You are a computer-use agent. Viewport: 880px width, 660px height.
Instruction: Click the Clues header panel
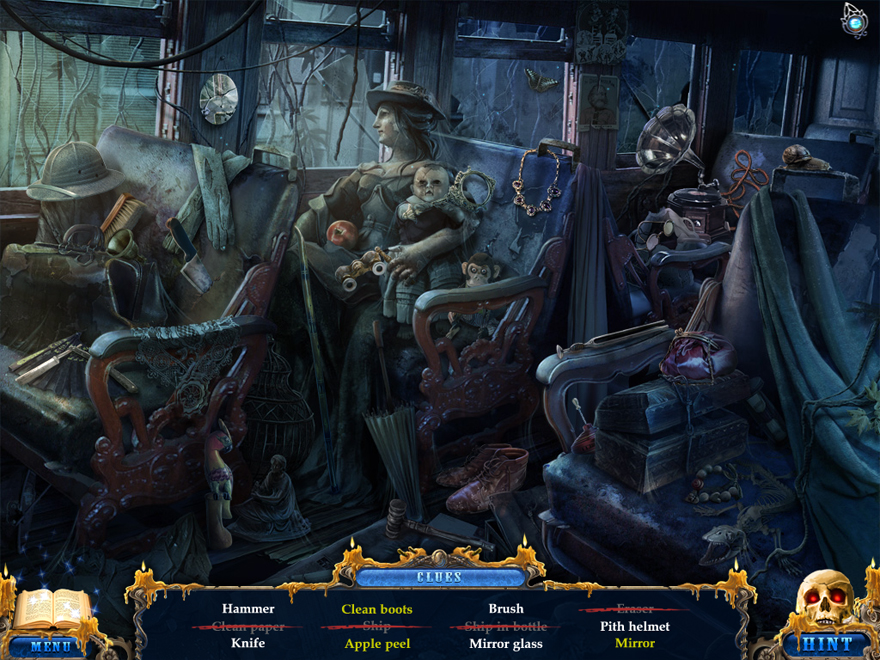[x=440, y=577]
